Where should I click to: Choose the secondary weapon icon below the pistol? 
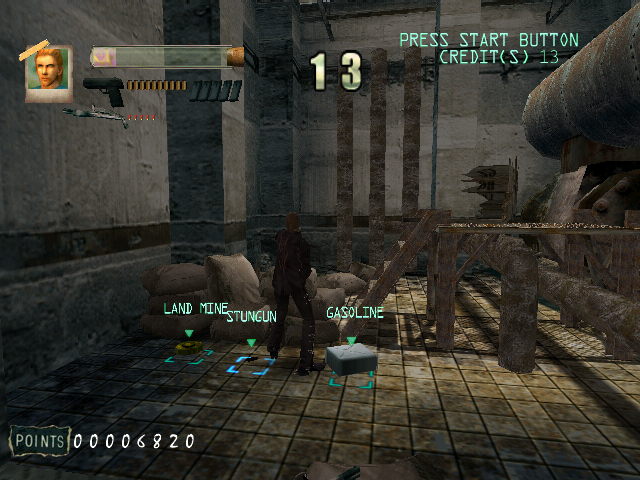(x=96, y=115)
